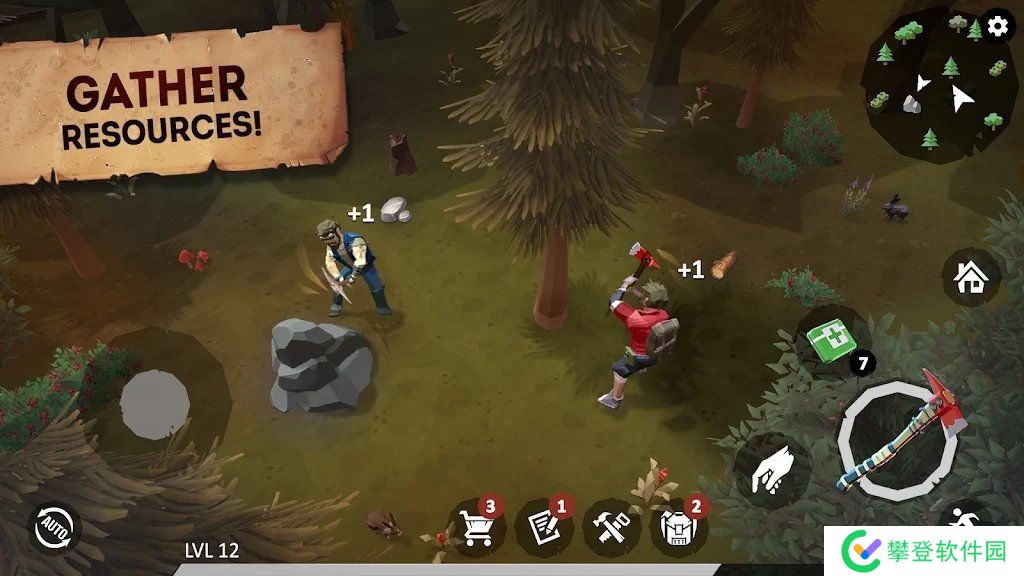Viewport: 1024px width, 576px height.
Task: Open the backpack inventory
Action: (x=678, y=526)
